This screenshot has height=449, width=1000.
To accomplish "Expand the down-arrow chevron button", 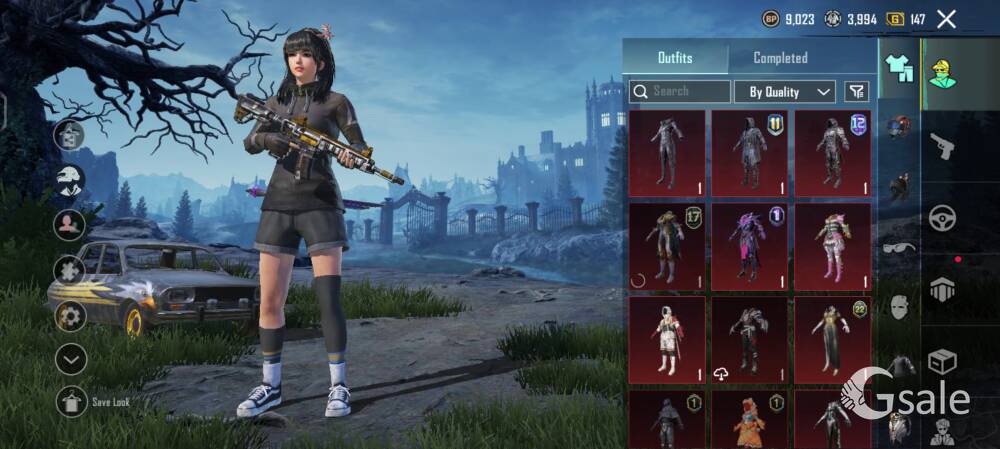I will point(71,358).
